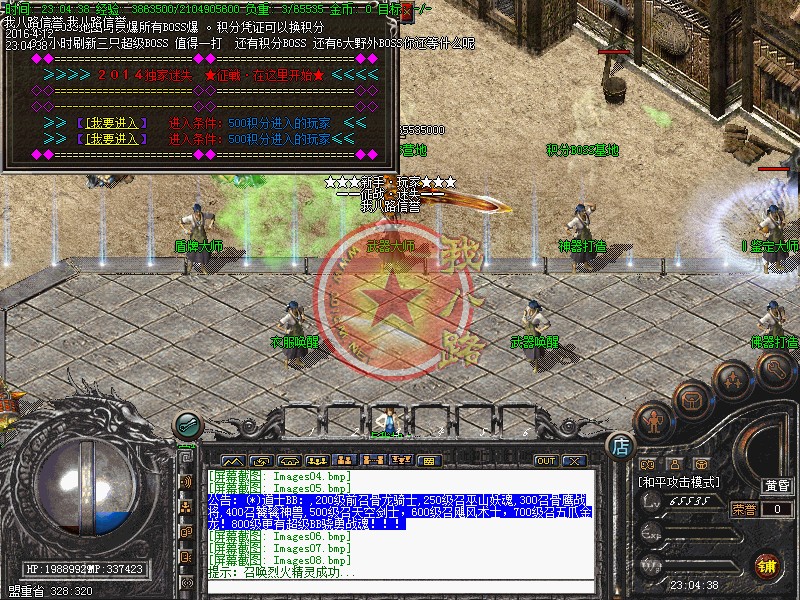Screen dimensions: 800x600
Task: Click the OUT button above chat
Action: (546, 461)
